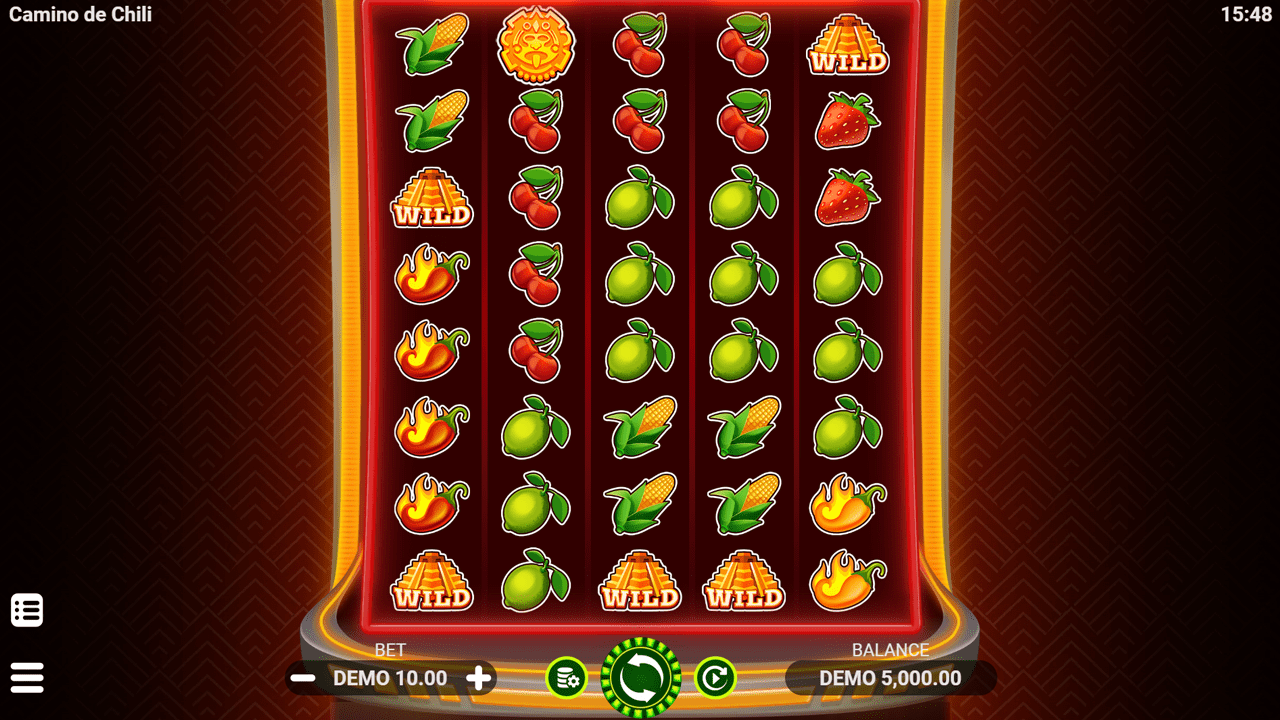This screenshot has height=720, width=1280.
Task: Click the DEMO 10.00 bet display
Action: 390,677
